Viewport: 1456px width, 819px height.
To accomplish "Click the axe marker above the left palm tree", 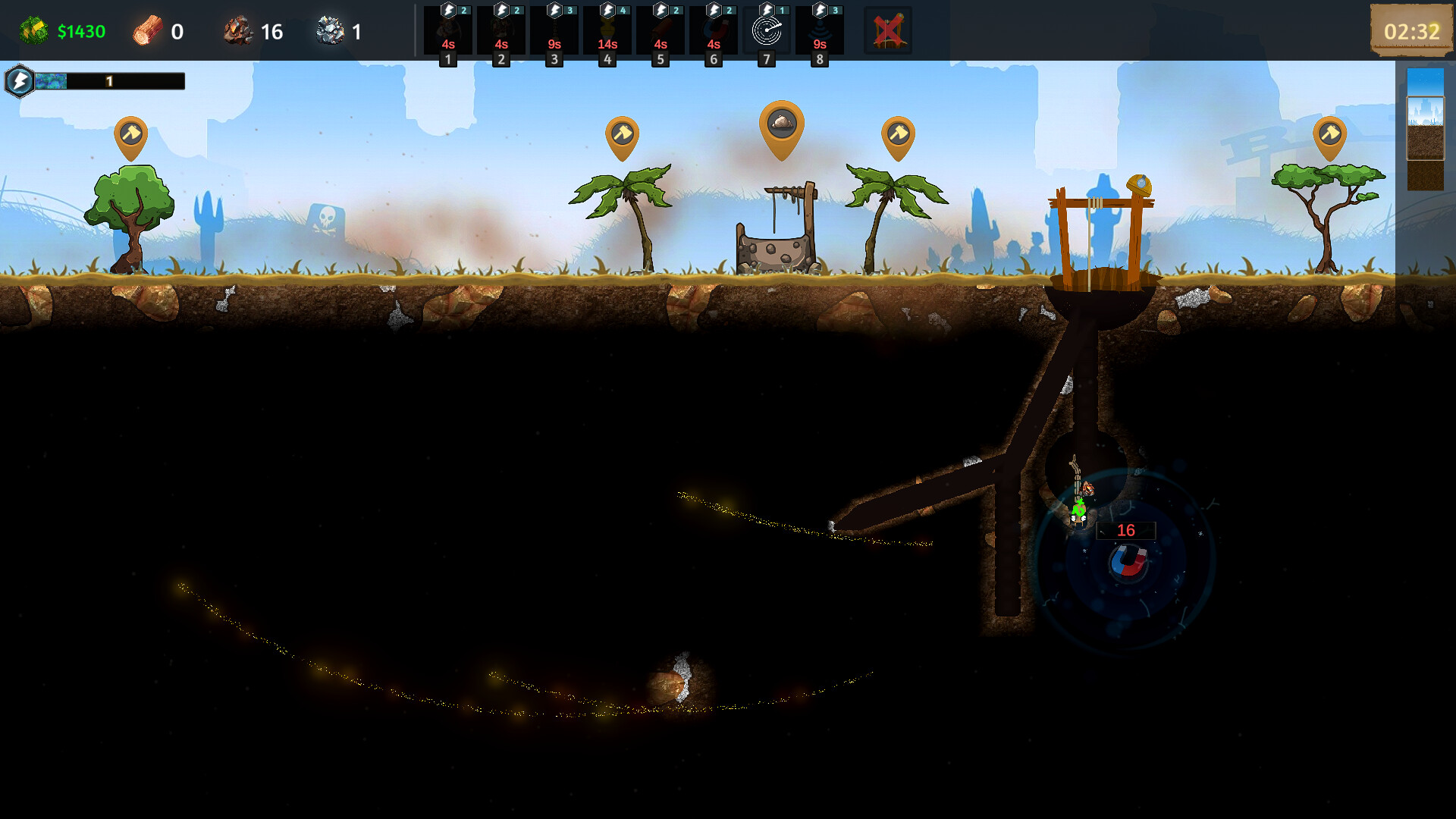I will [x=622, y=135].
